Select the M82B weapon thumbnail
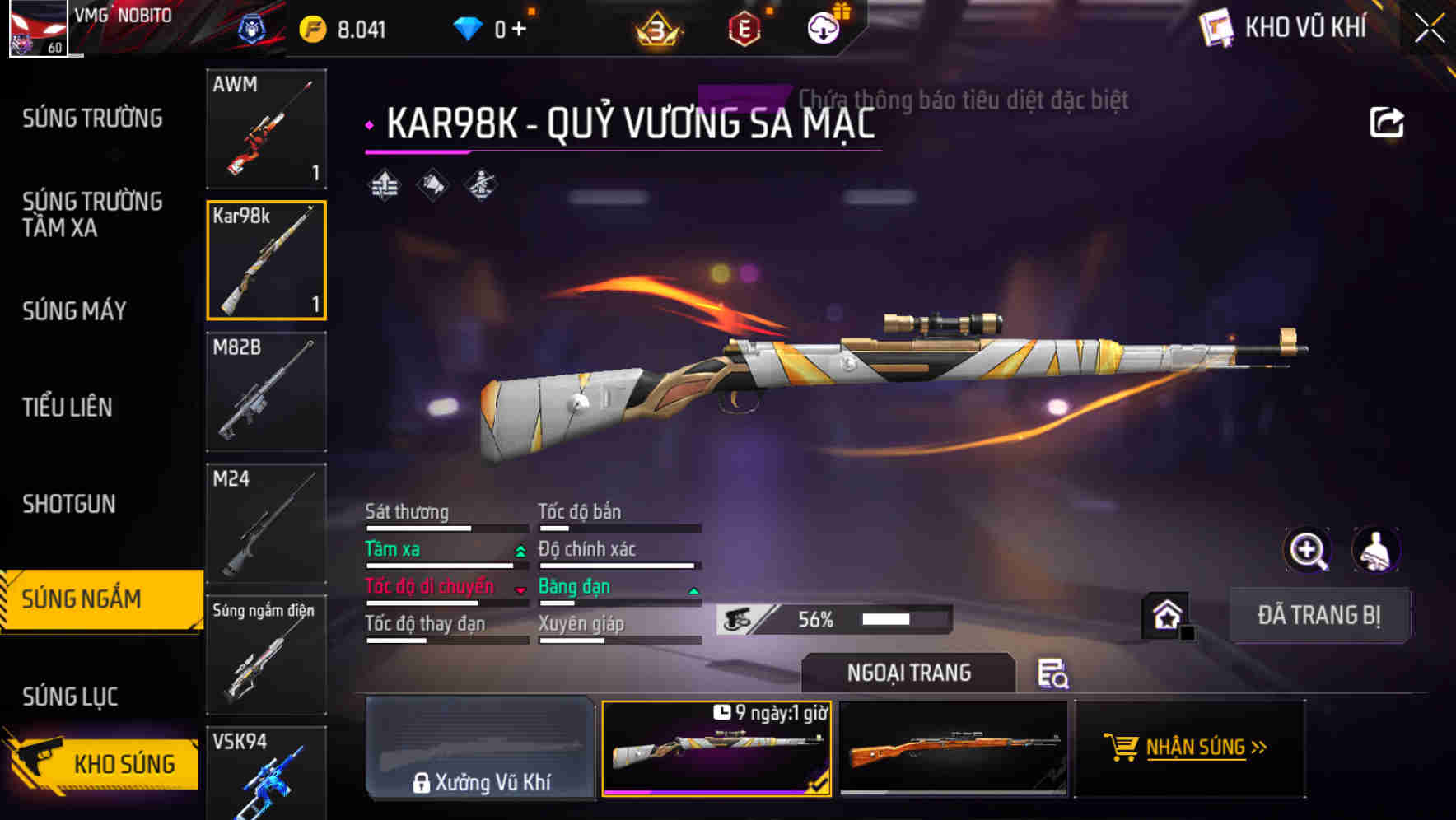Screen dimensions: 1456x820 [x=266, y=393]
